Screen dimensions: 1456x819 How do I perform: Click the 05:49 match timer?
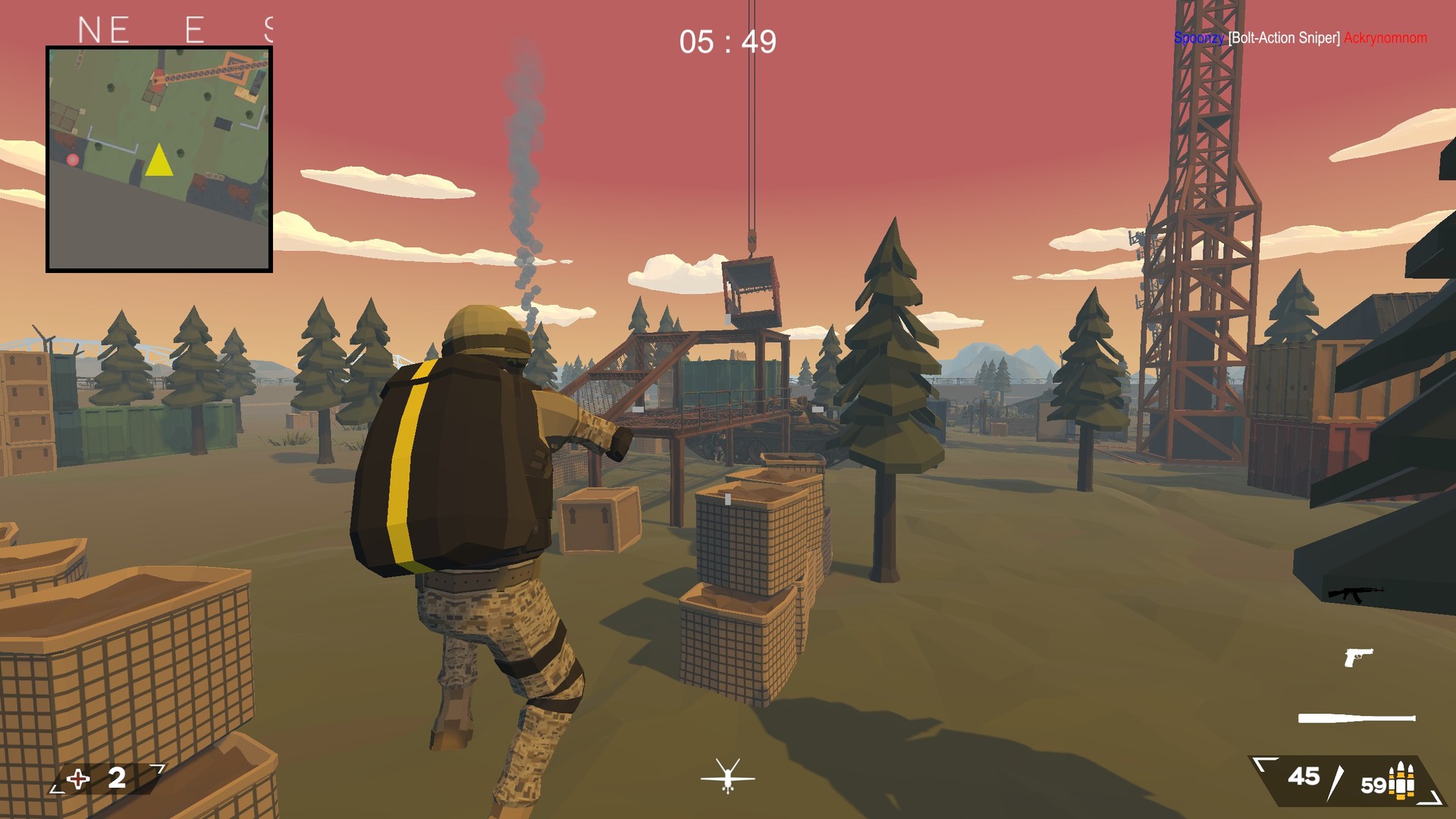[726, 42]
